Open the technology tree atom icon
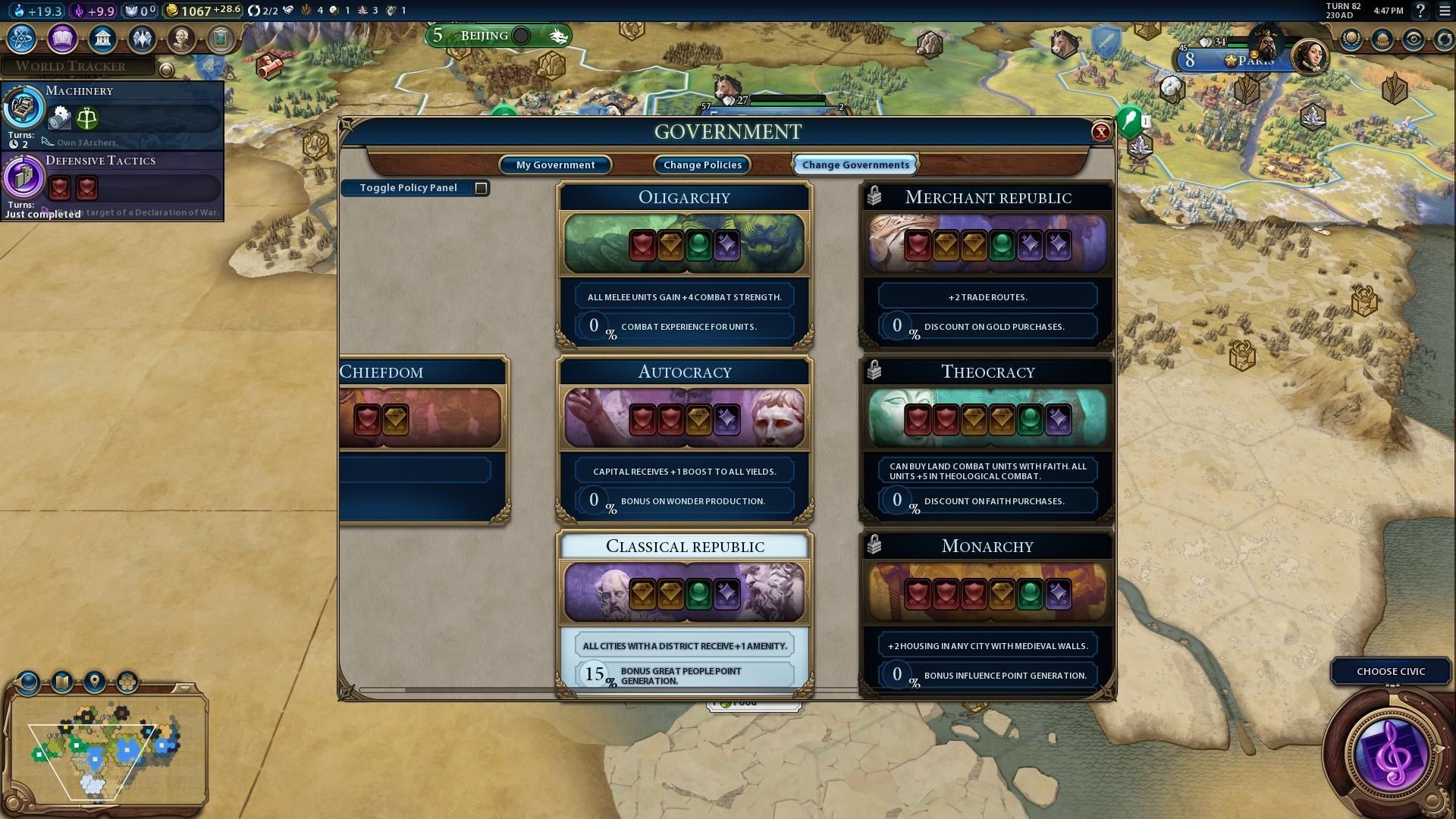The height and width of the screenshot is (819, 1456). 22,38
